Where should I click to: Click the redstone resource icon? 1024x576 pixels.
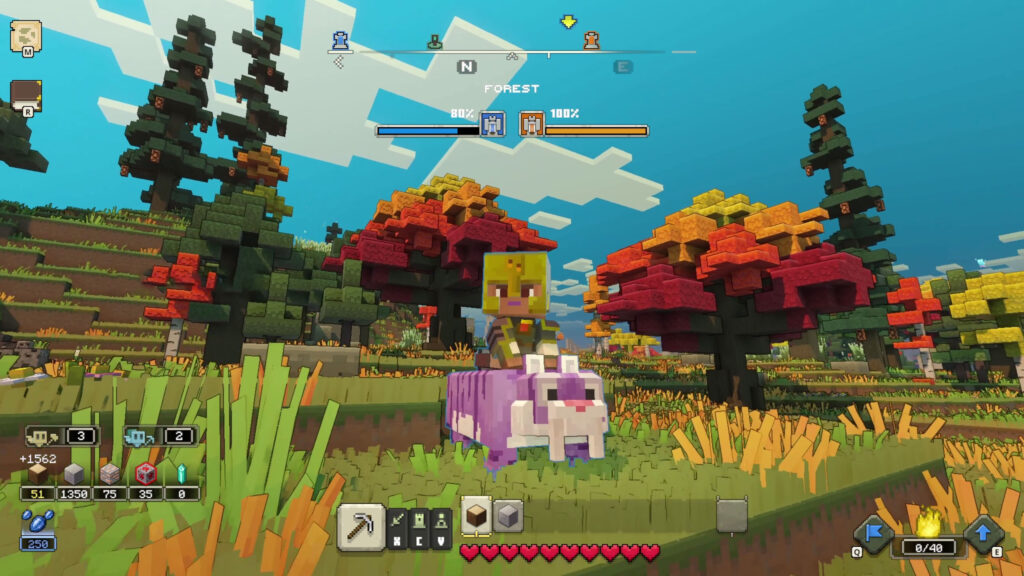pos(146,474)
